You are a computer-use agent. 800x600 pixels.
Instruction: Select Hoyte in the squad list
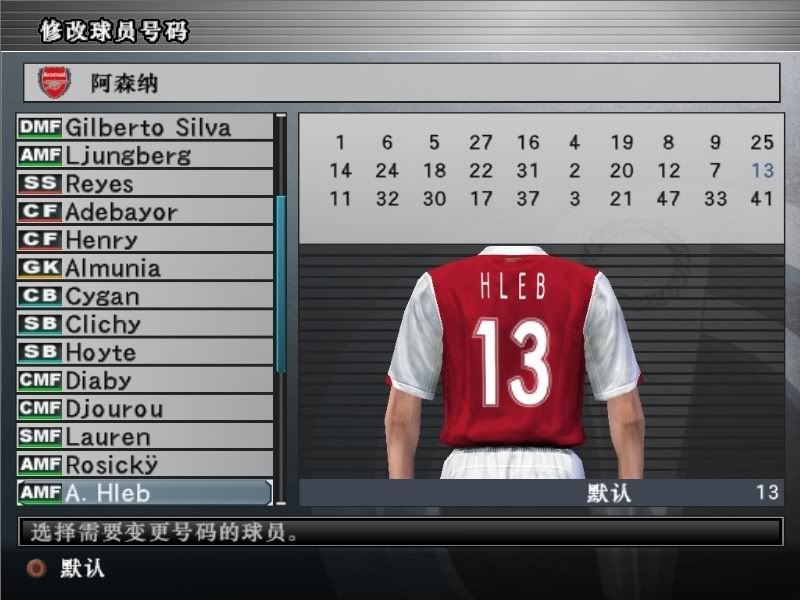pyautogui.click(x=146, y=352)
